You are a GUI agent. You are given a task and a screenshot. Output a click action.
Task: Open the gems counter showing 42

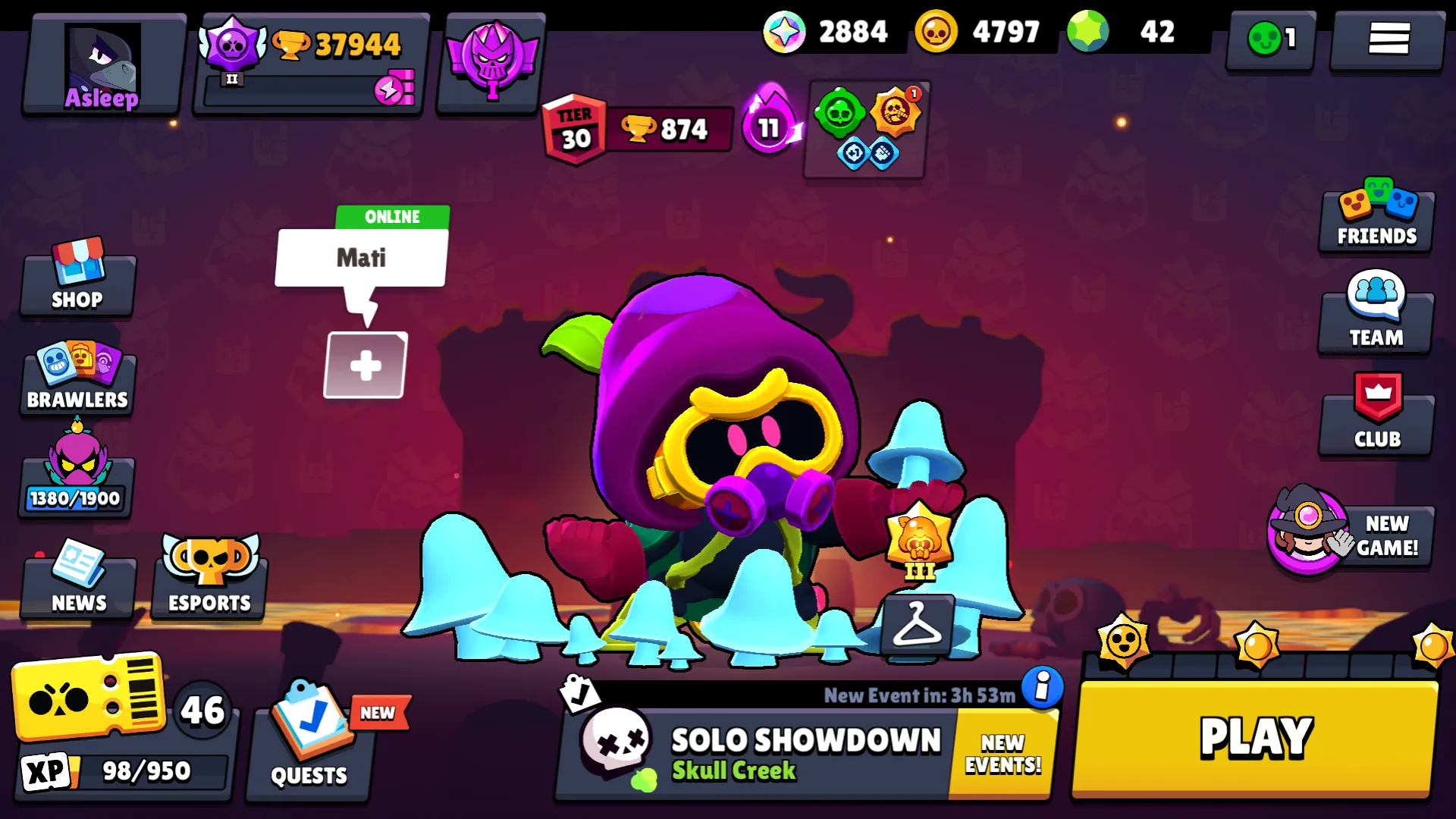[x=1115, y=32]
